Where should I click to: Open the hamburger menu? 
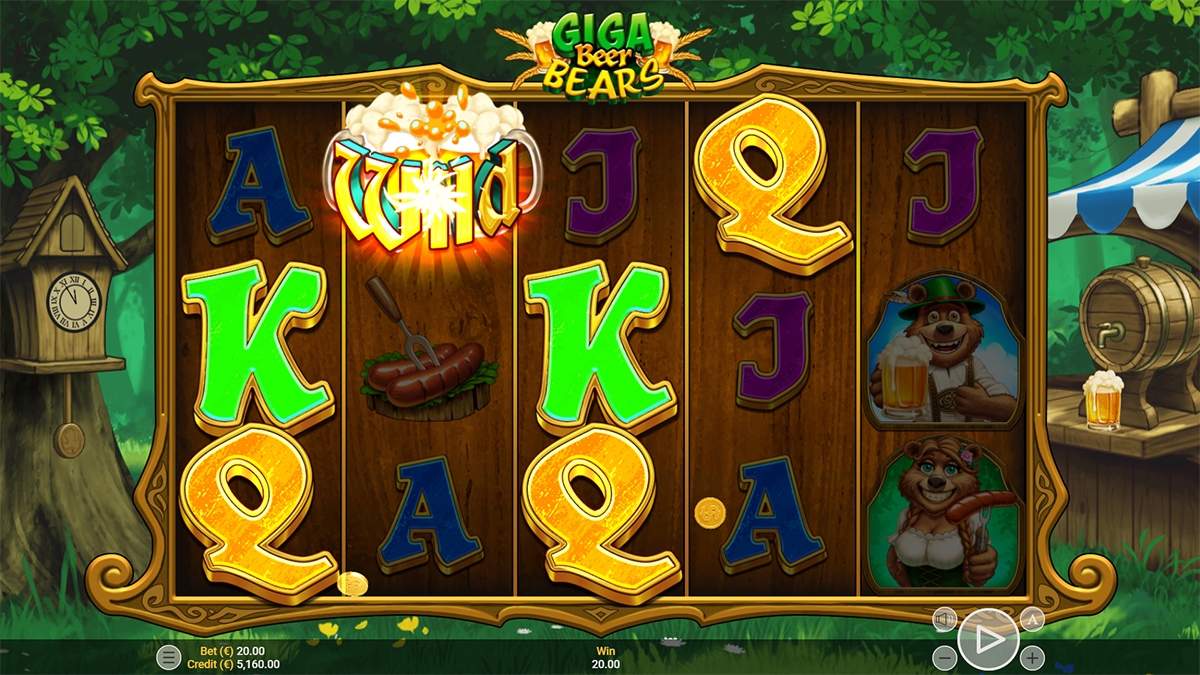pos(169,657)
